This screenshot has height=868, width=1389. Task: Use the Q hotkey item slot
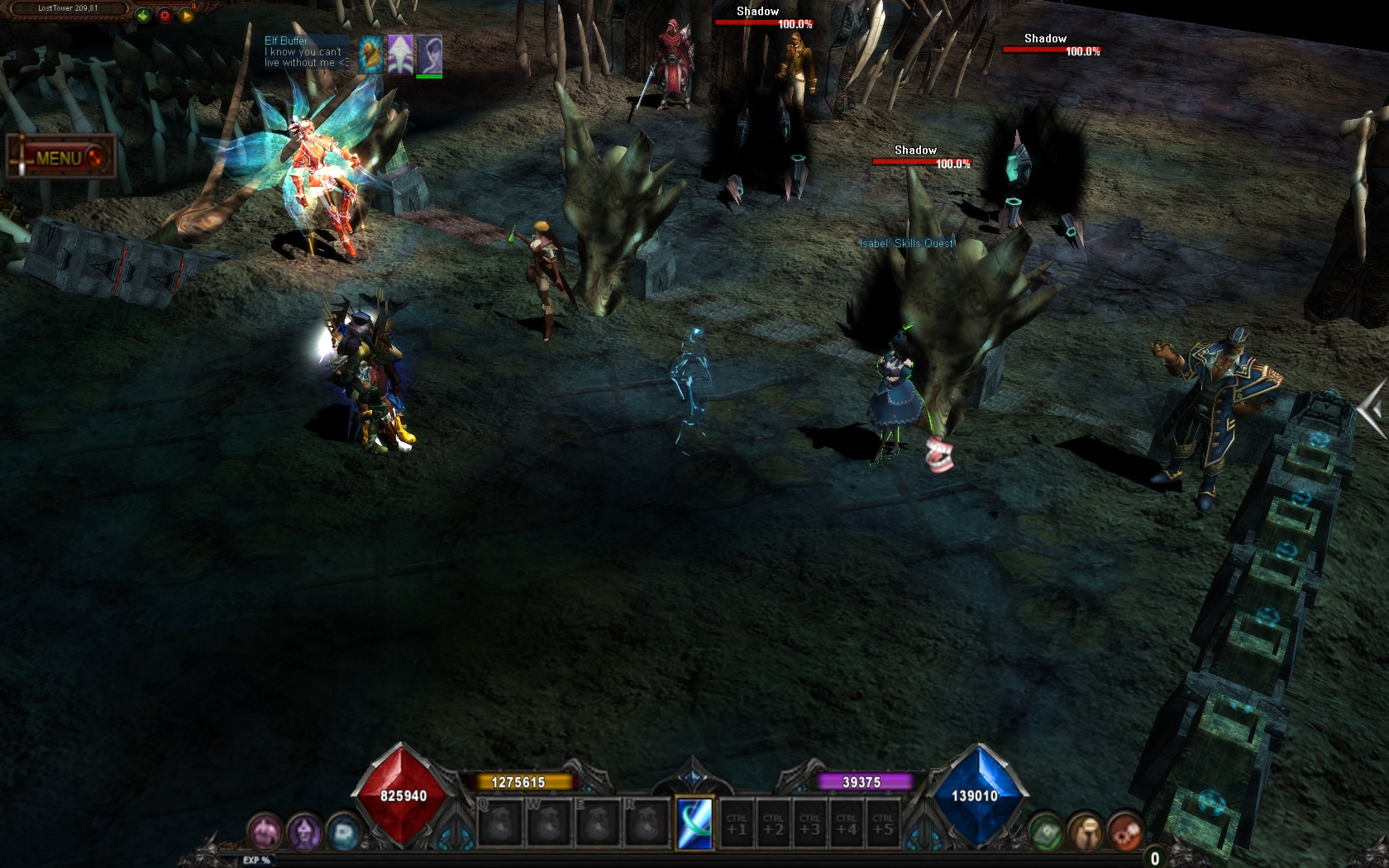[500, 823]
